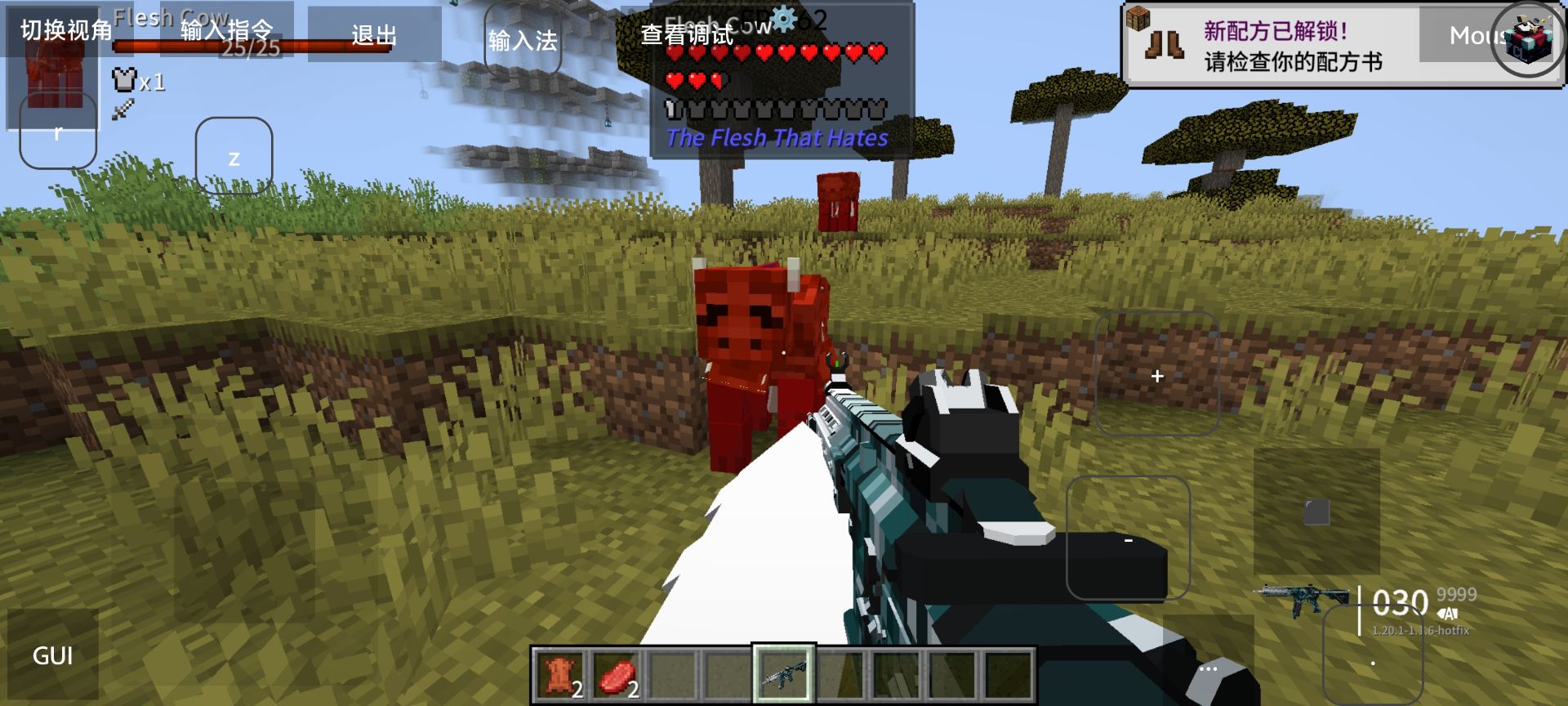The image size is (1568, 706).
Task: Open the 输入指令 command input
Action: 227,31
